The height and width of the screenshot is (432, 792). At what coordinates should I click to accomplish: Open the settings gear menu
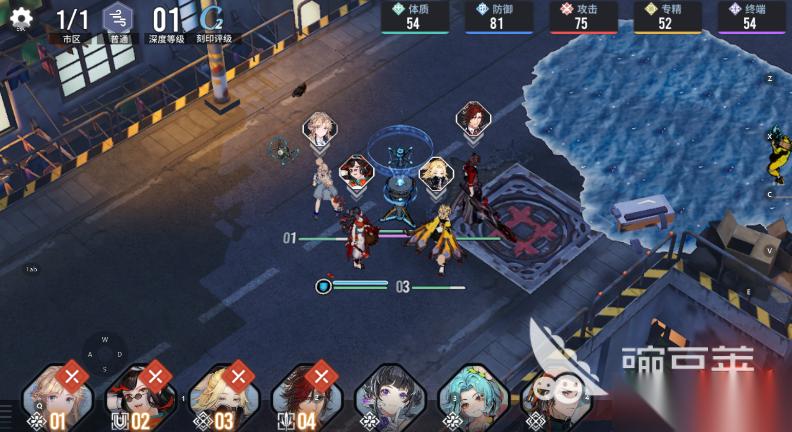point(21,17)
